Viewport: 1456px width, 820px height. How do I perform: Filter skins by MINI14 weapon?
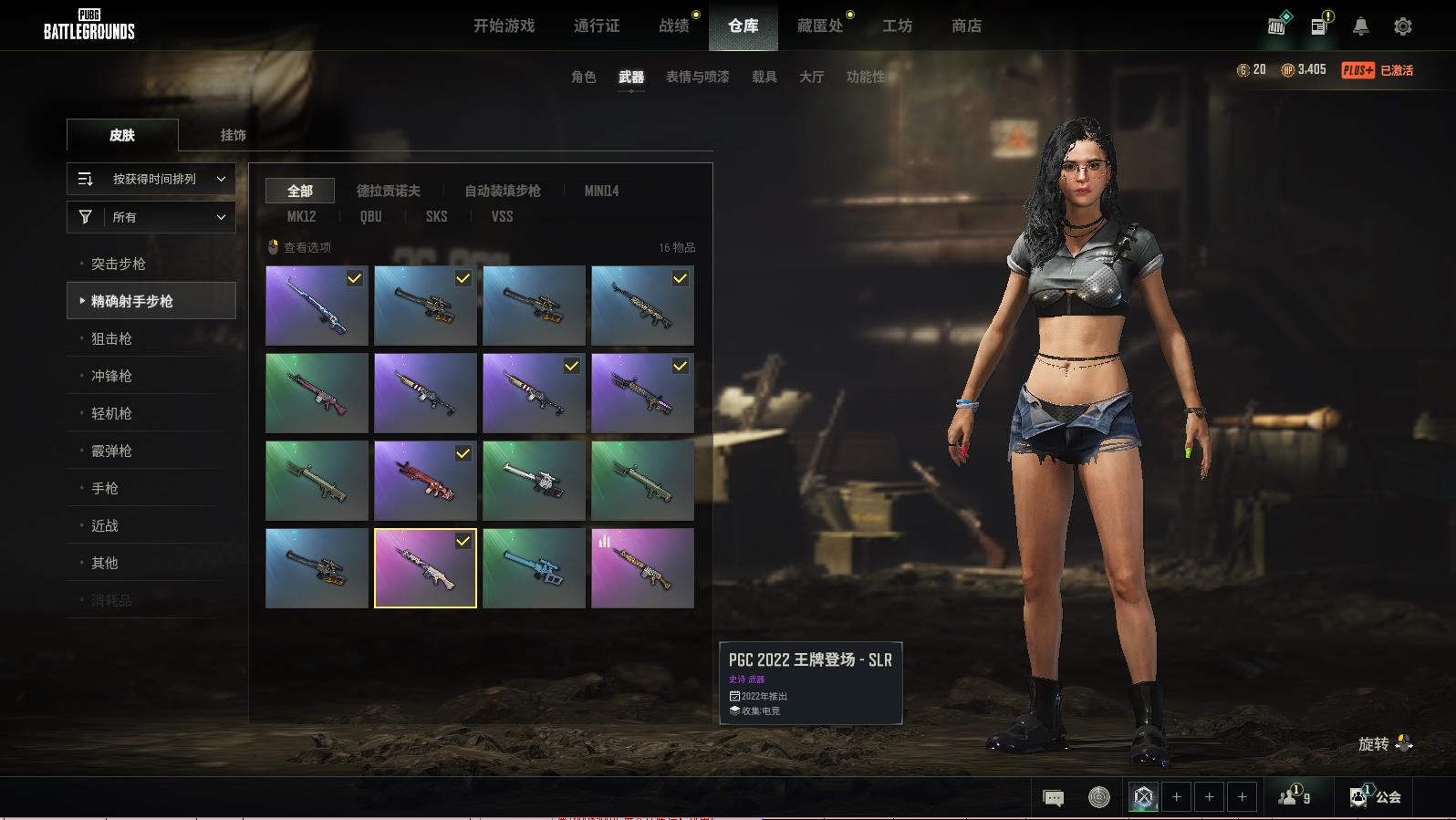(x=601, y=191)
